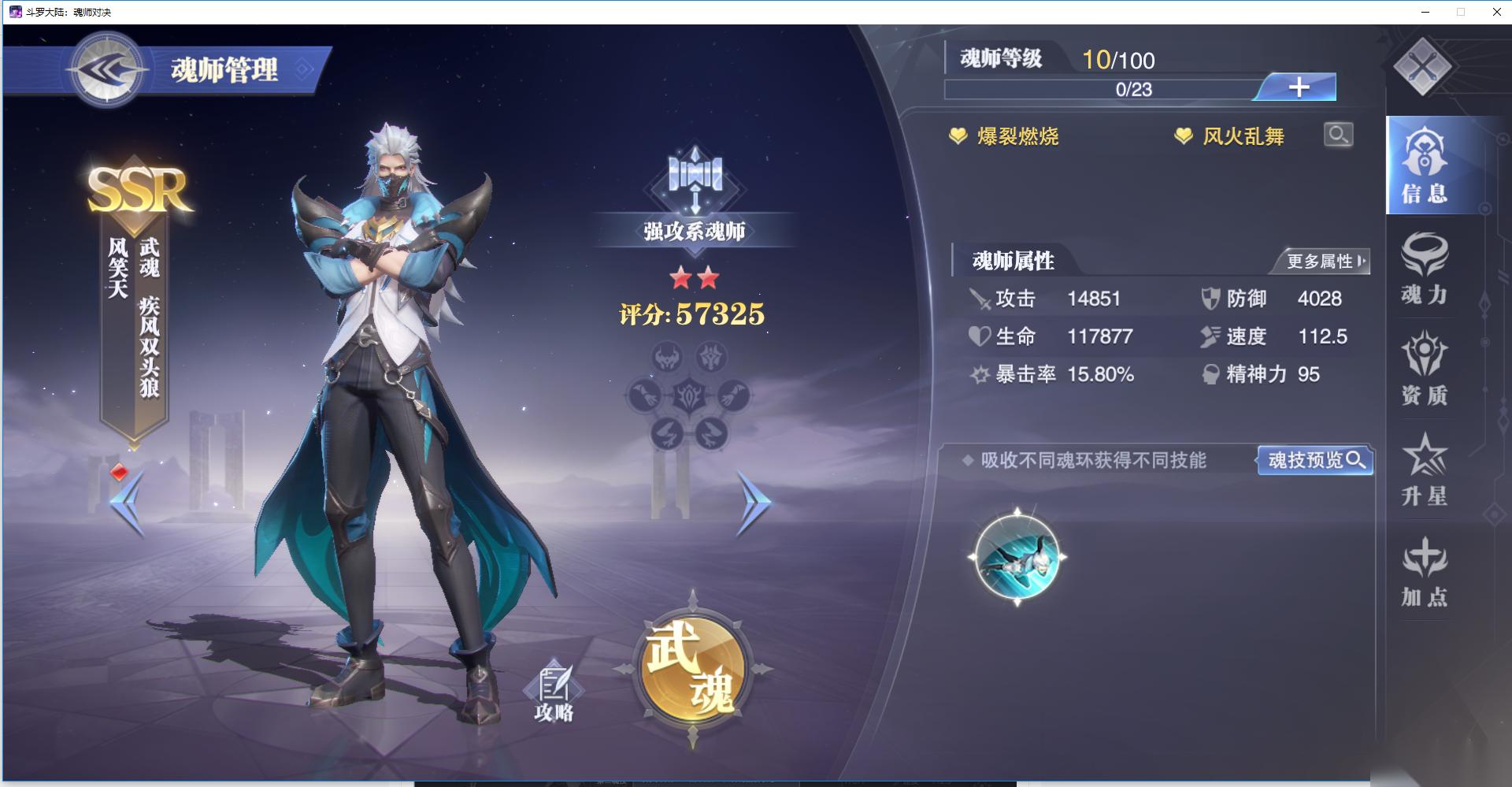Viewport: 1512px width, 787px height.
Task: View the previous soul master with left arrow
Action: 128,503
